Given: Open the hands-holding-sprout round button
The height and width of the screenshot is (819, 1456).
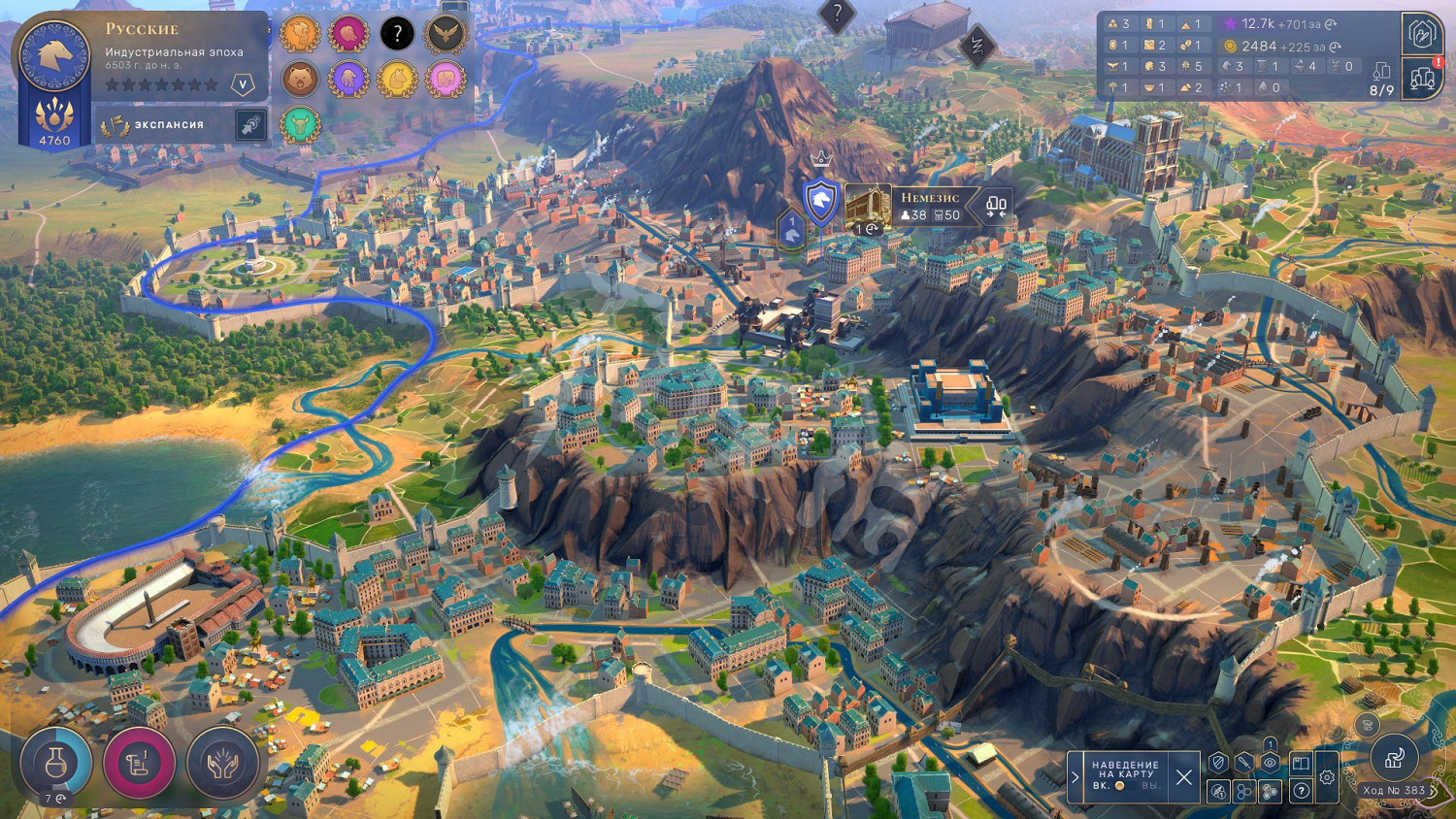Looking at the screenshot, I should click(222, 764).
